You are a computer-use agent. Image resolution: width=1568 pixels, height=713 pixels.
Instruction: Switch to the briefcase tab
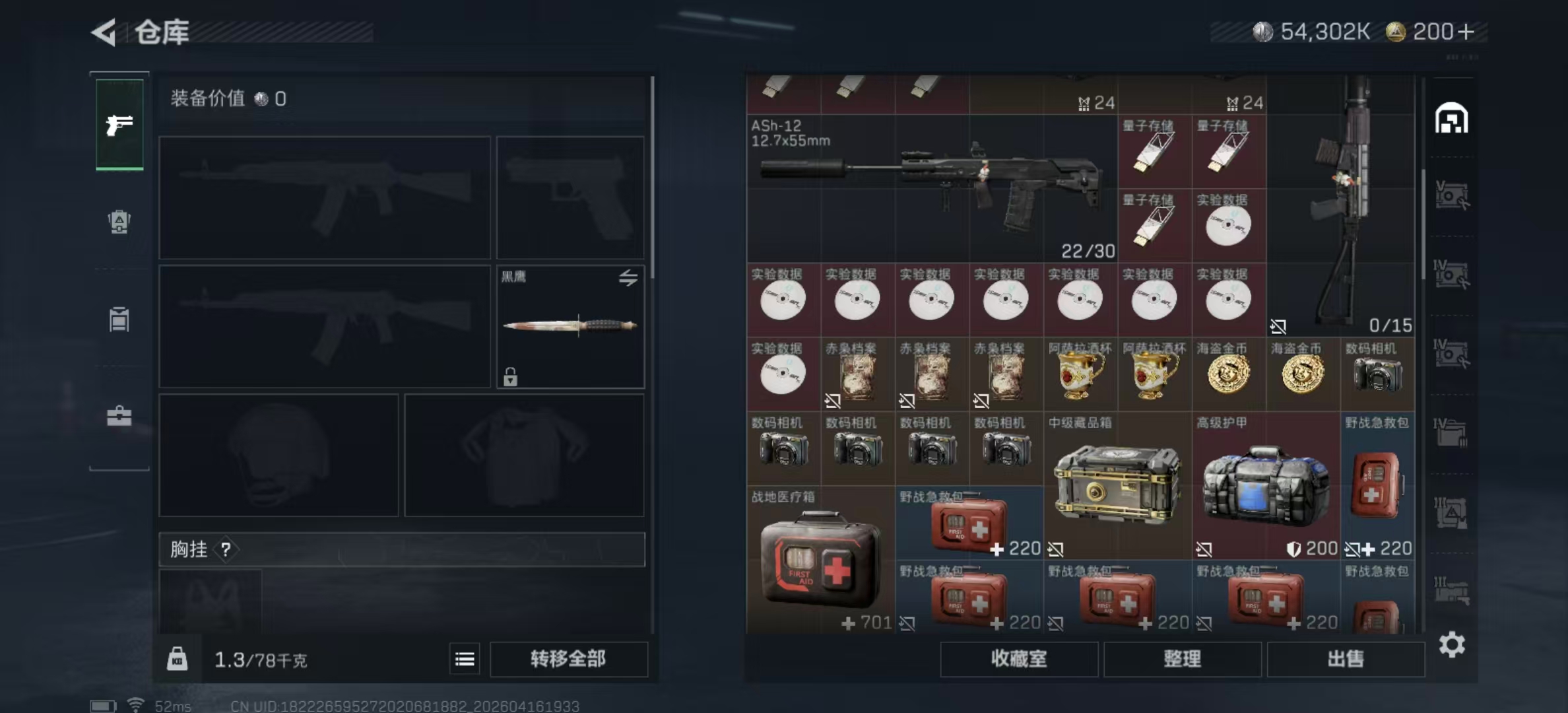pos(119,416)
